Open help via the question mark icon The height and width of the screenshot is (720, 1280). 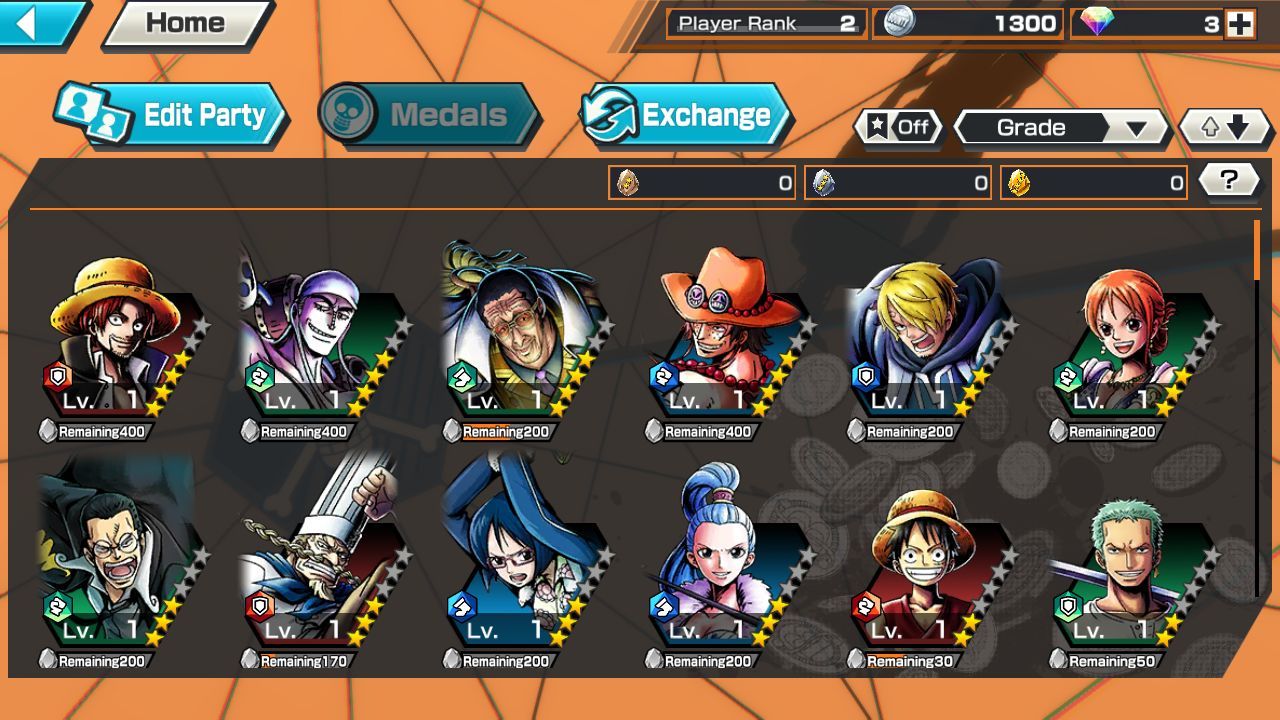coord(1229,178)
